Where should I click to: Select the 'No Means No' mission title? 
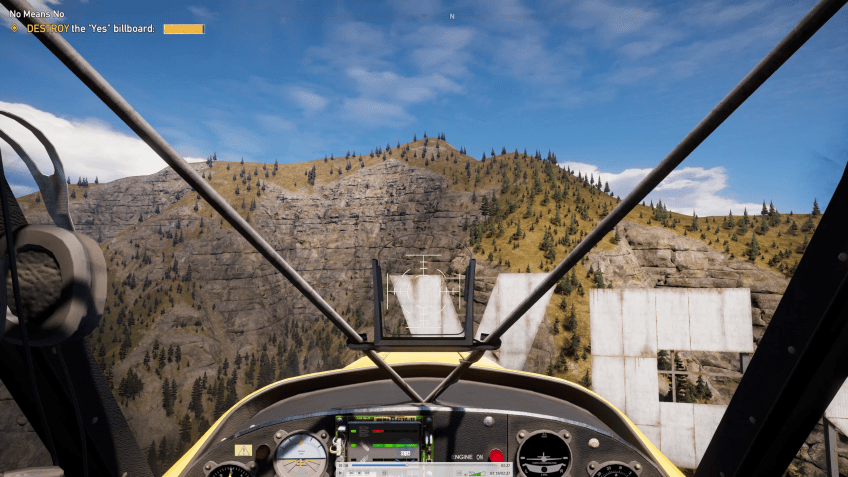[x=37, y=14]
